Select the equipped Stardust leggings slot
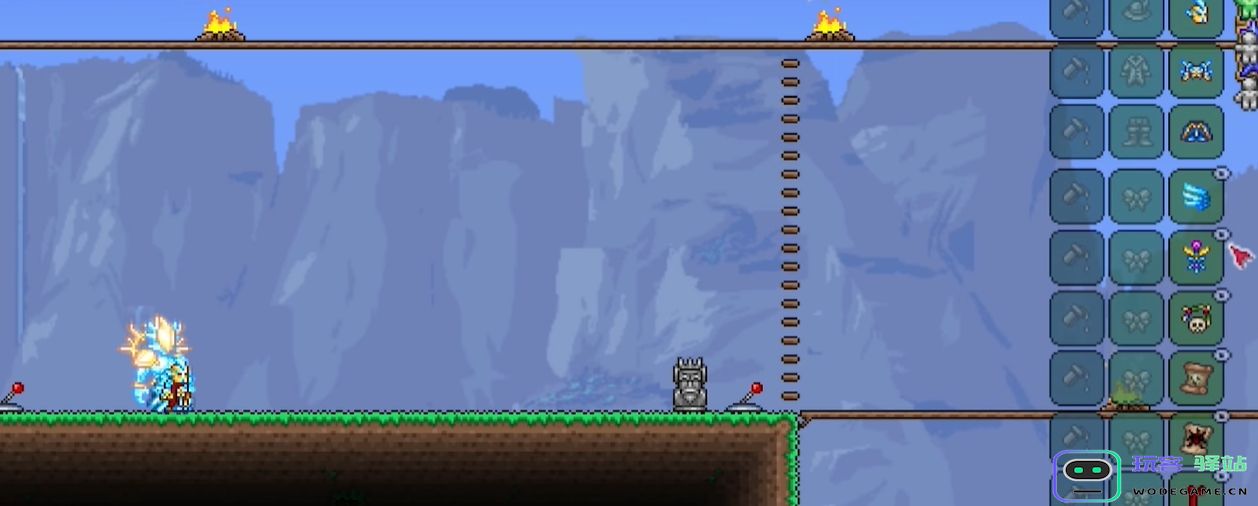 (x=1196, y=131)
